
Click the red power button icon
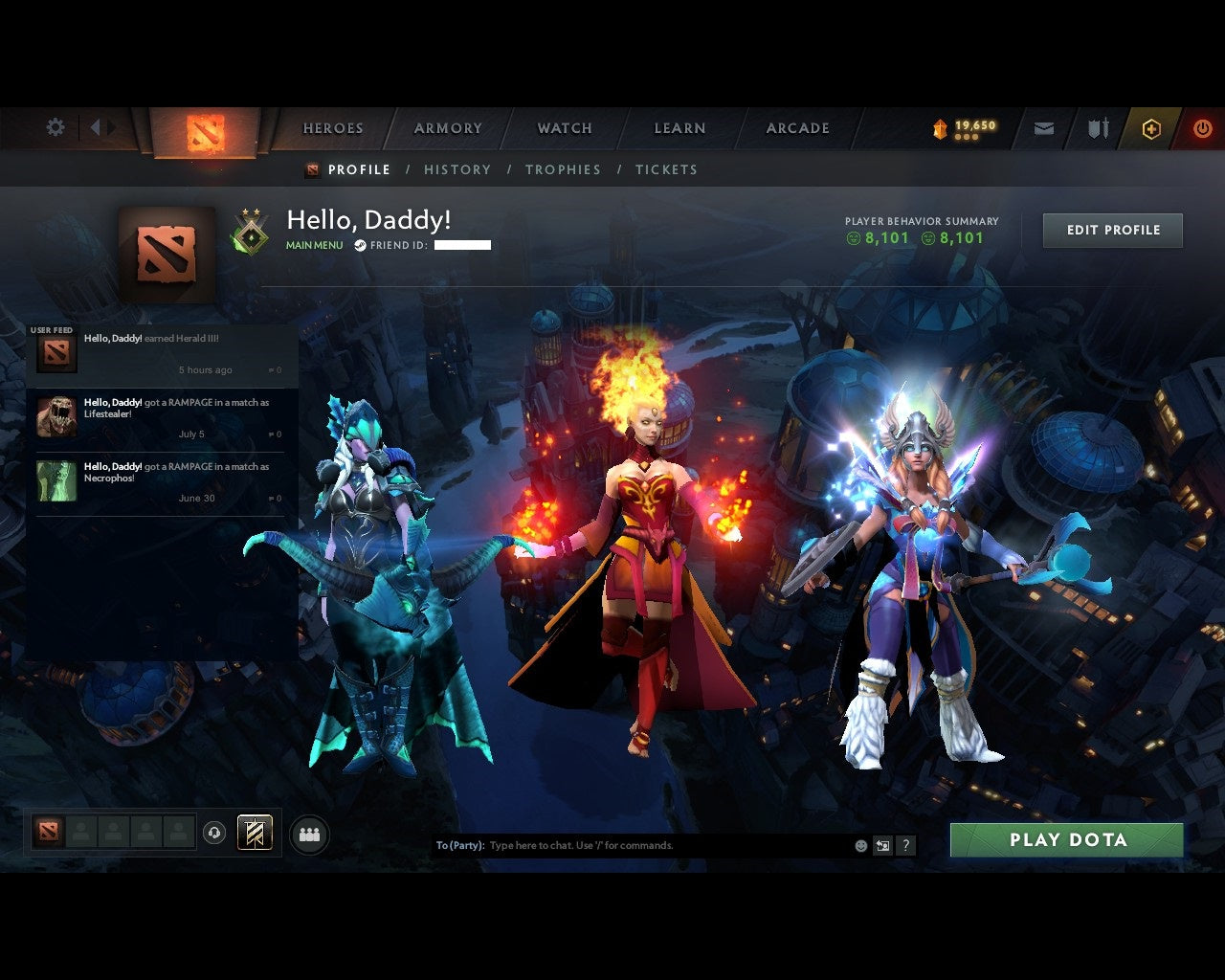tap(1202, 126)
